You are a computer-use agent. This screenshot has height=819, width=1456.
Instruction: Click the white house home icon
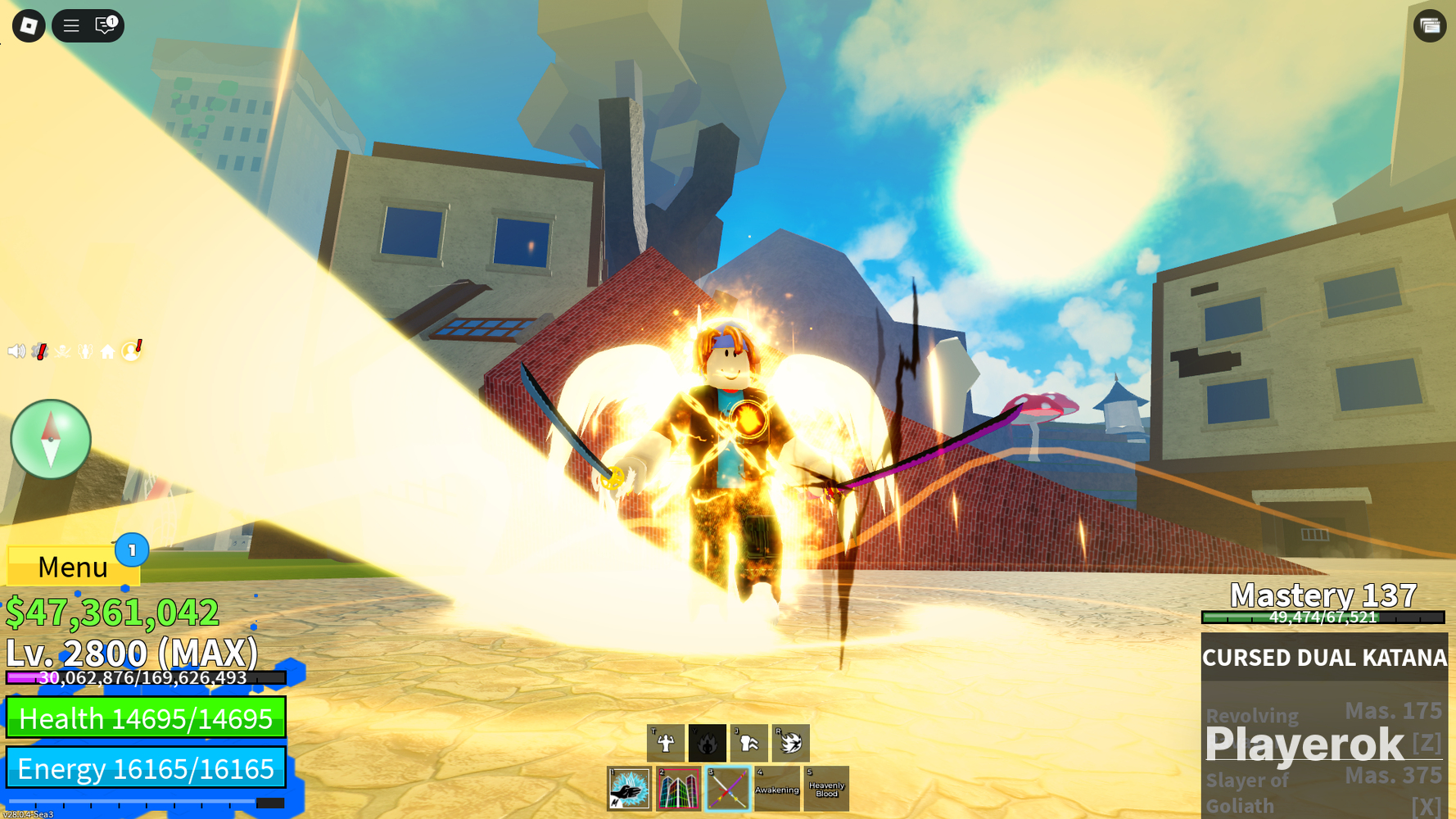(x=108, y=352)
